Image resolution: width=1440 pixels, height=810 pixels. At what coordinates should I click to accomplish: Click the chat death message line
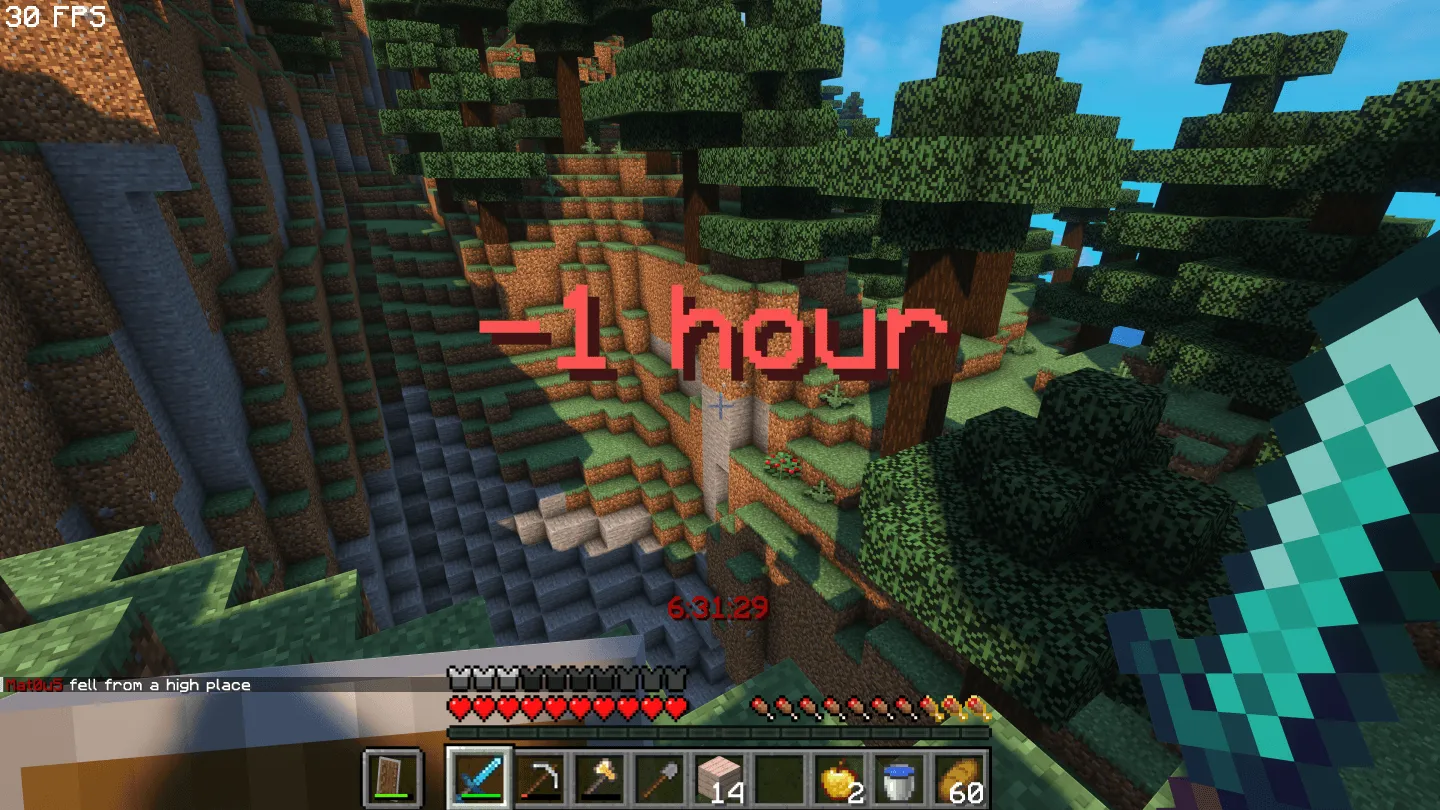tap(125, 685)
